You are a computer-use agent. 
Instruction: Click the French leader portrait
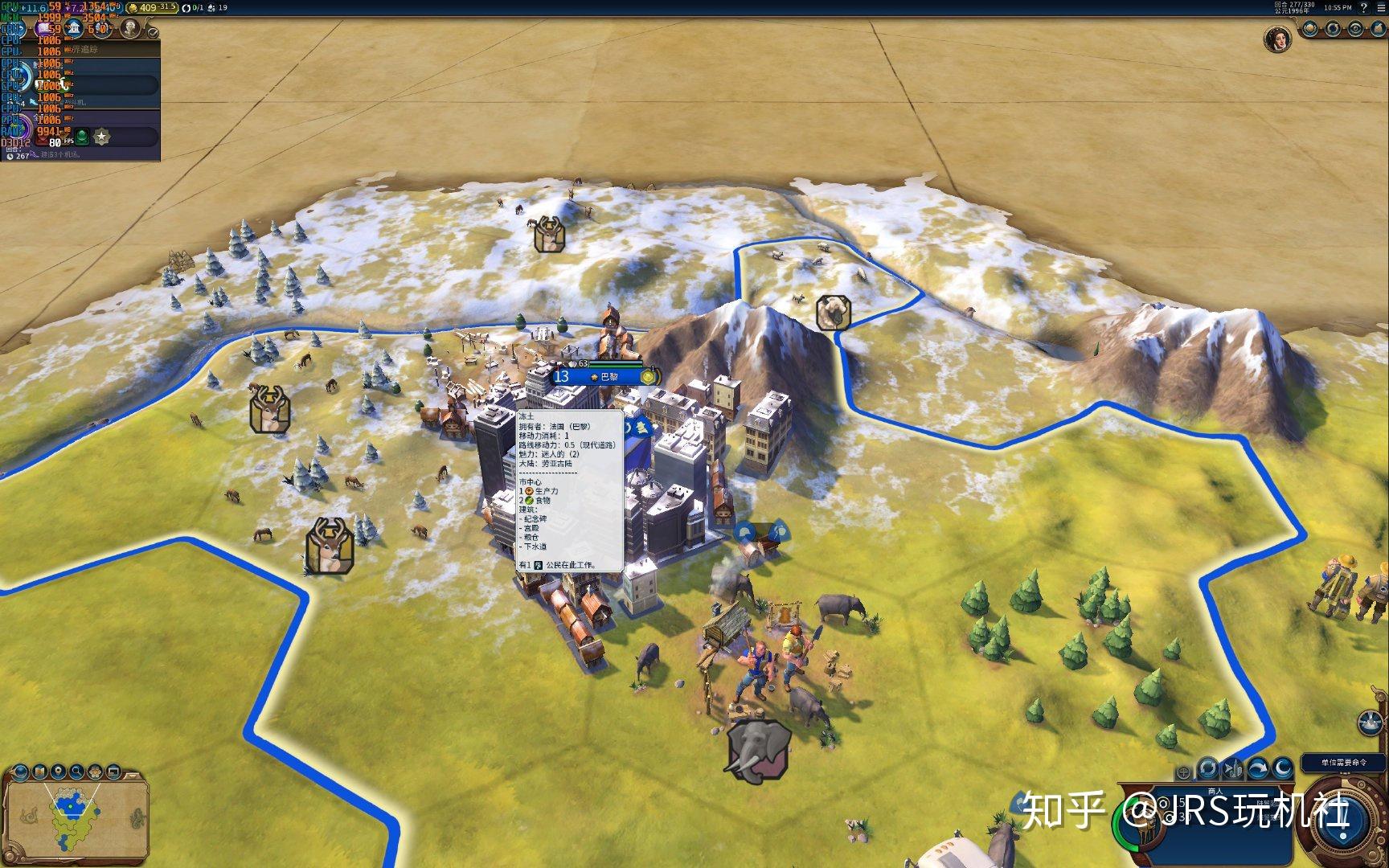tap(1277, 39)
